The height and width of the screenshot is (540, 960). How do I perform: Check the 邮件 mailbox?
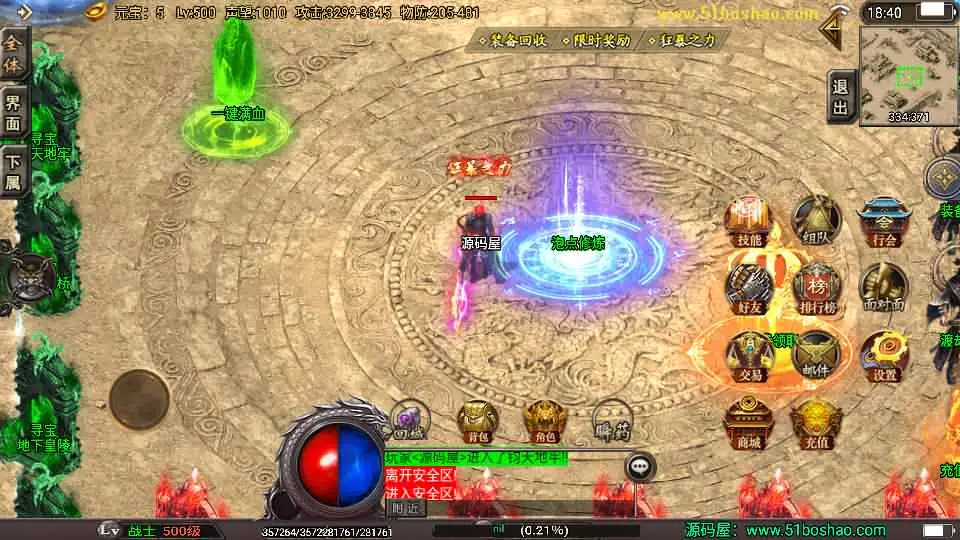[816, 355]
